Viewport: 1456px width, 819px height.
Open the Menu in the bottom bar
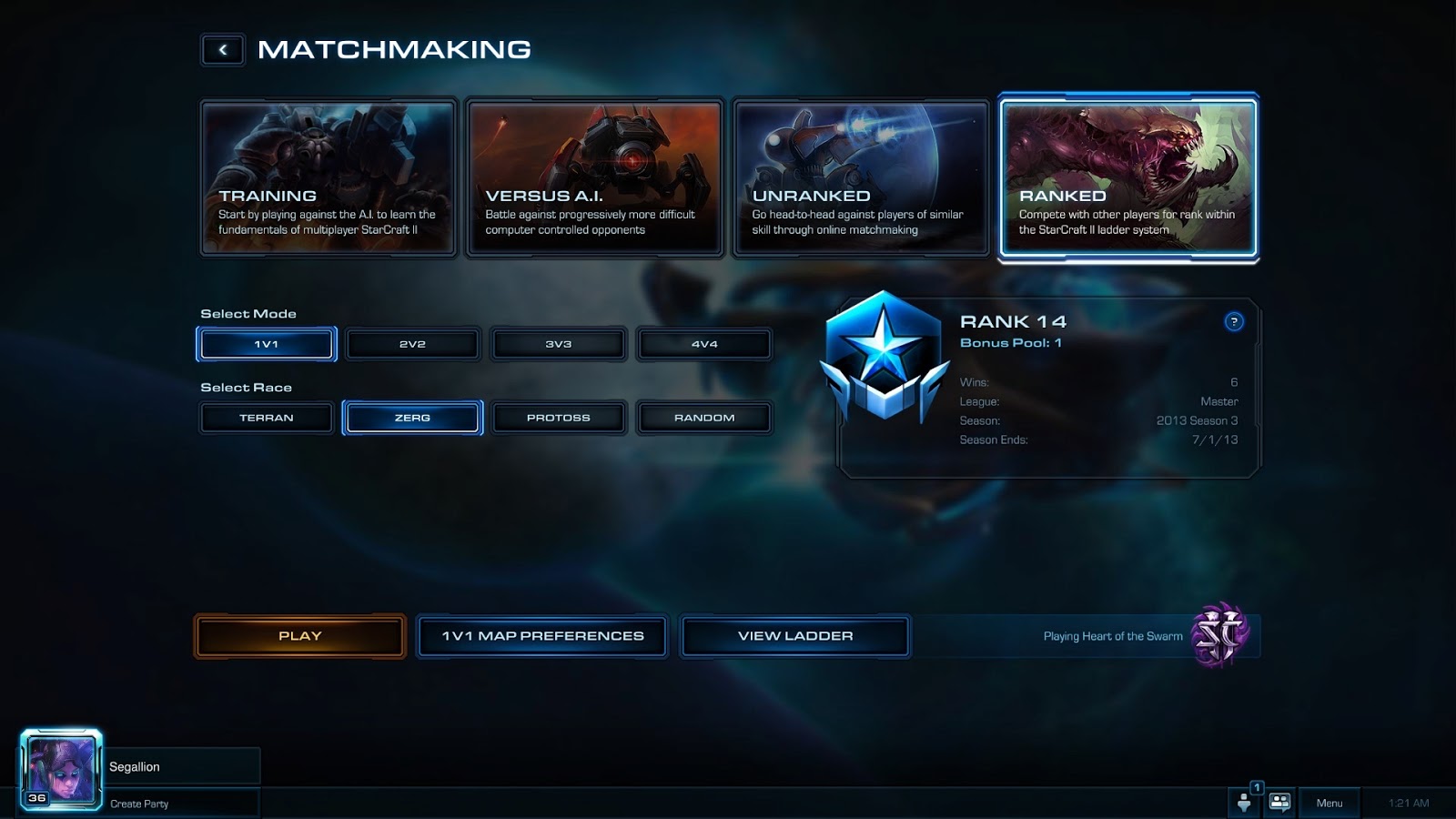[1331, 803]
